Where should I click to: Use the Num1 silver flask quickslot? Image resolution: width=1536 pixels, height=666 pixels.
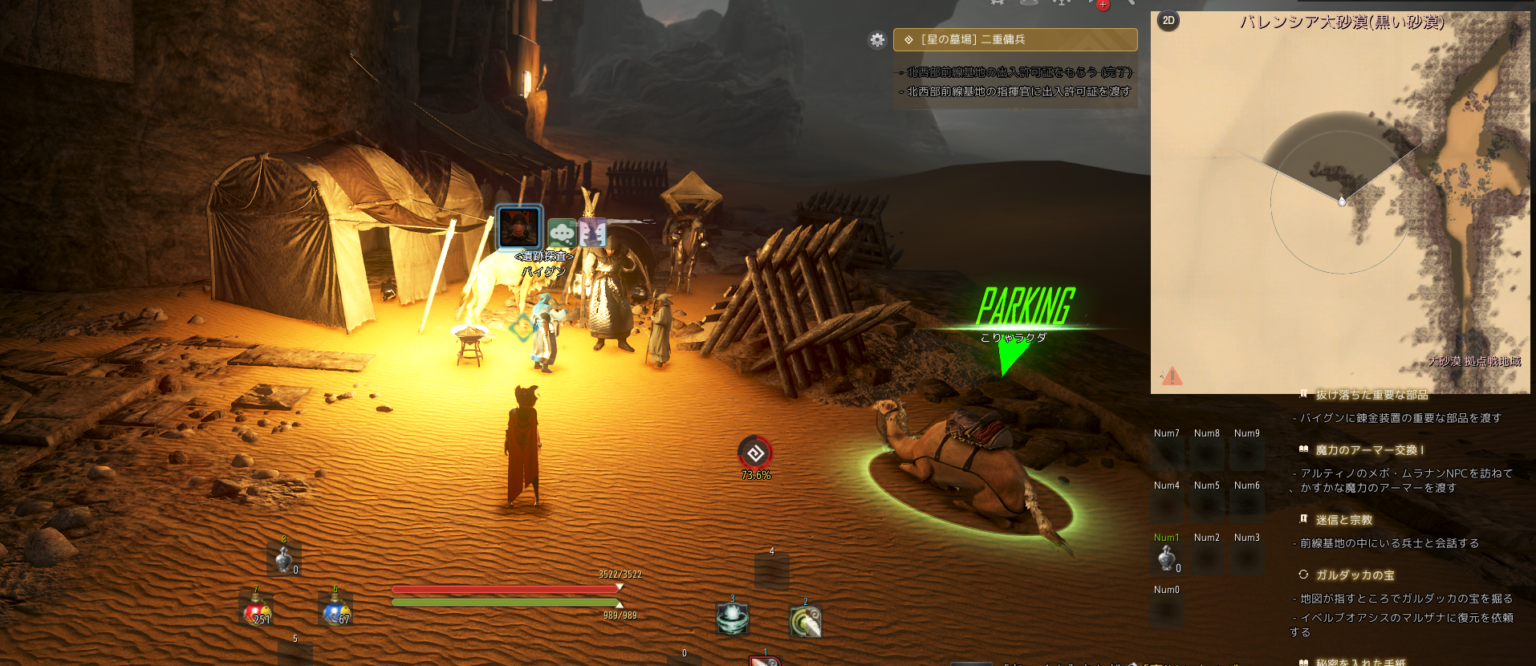(1166, 559)
